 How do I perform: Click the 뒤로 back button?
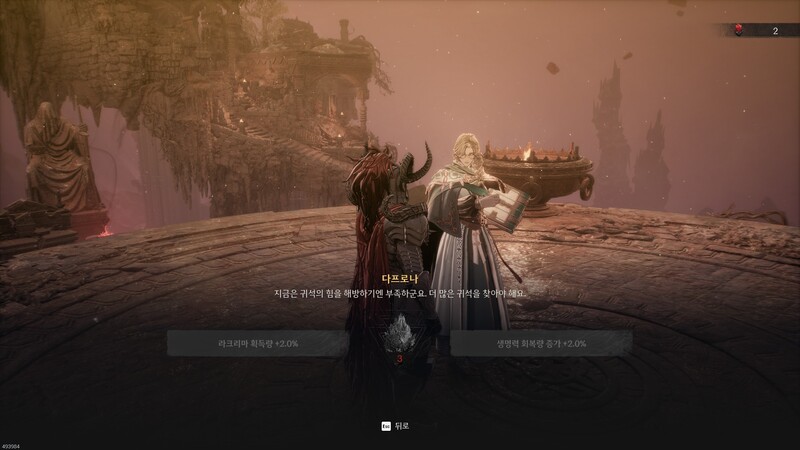point(395,425)
